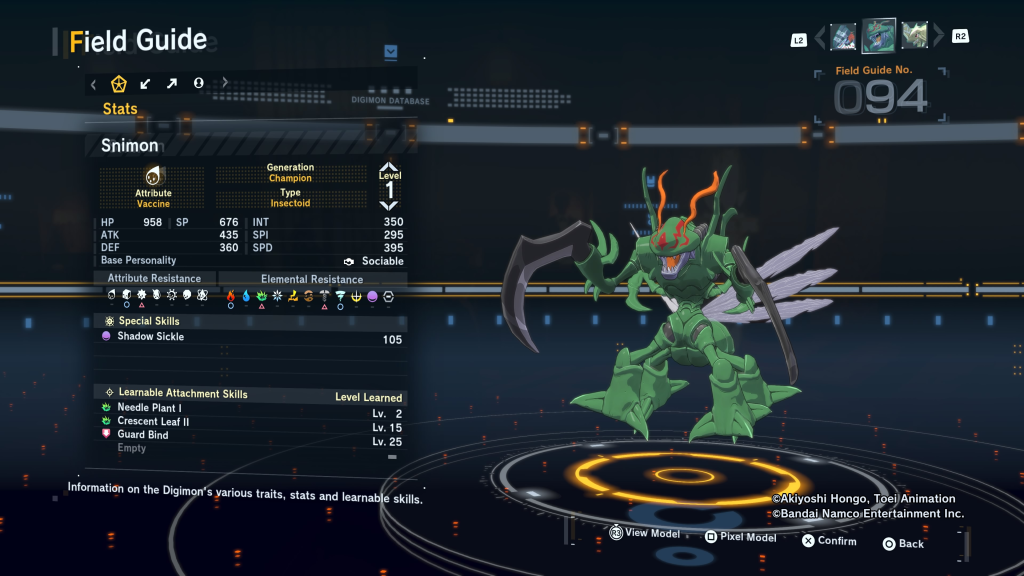This screenshot has height=576, width=1024.
Task: Click the left arrow beside the portraits
Action: click(821, 38)
